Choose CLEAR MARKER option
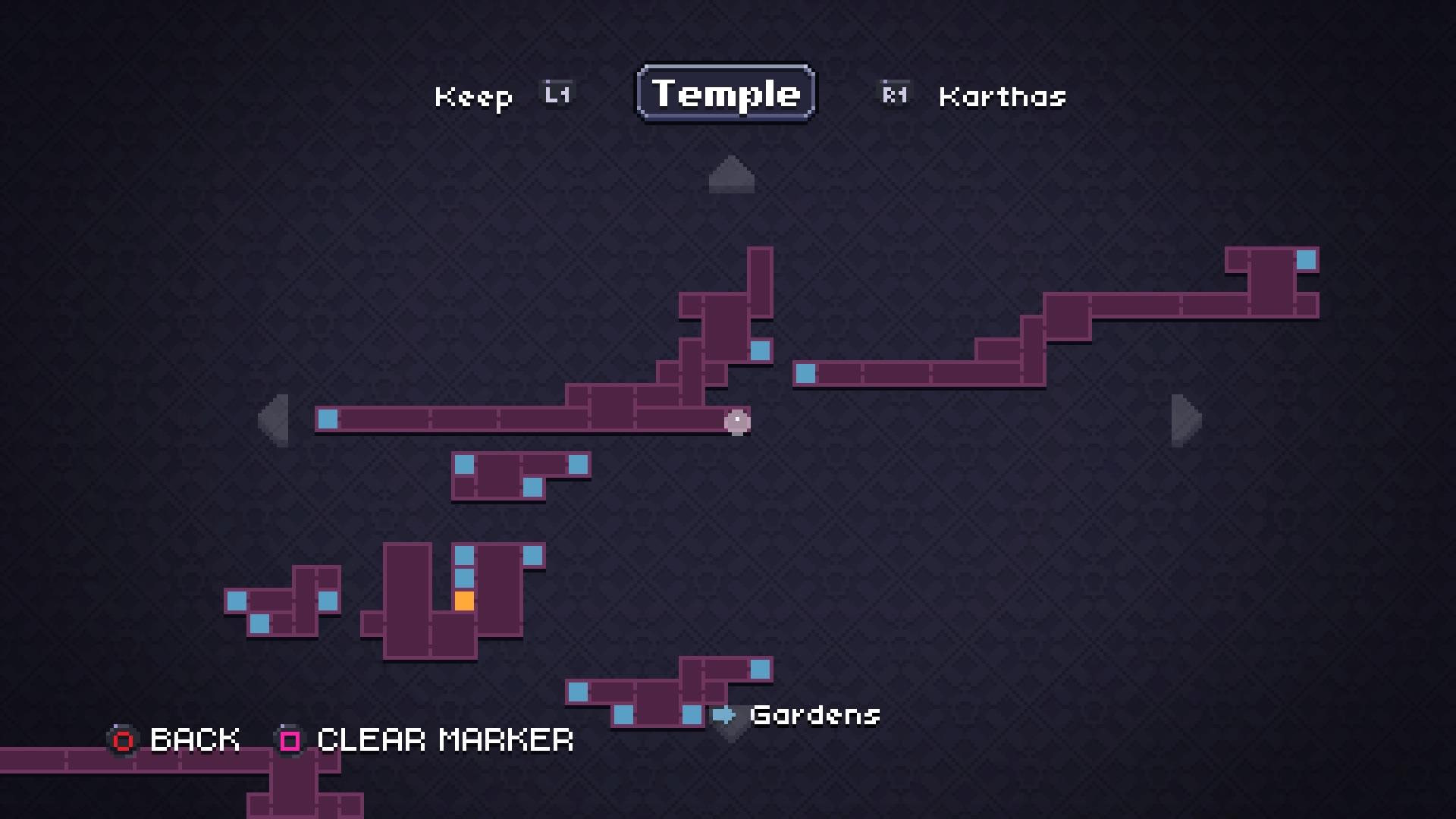 click(x=426, y=740)
